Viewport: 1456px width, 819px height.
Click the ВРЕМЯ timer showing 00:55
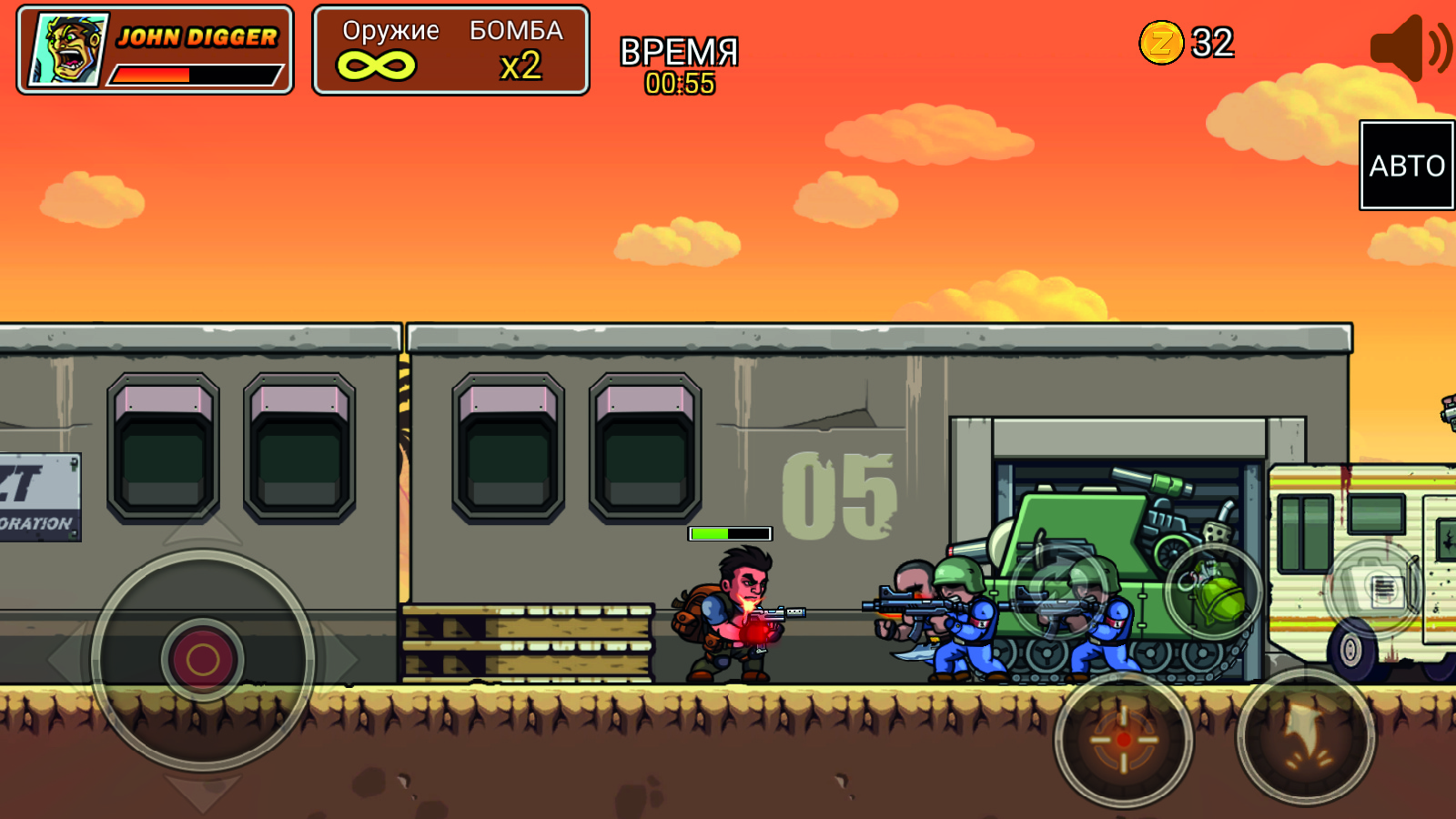[678, 64]
